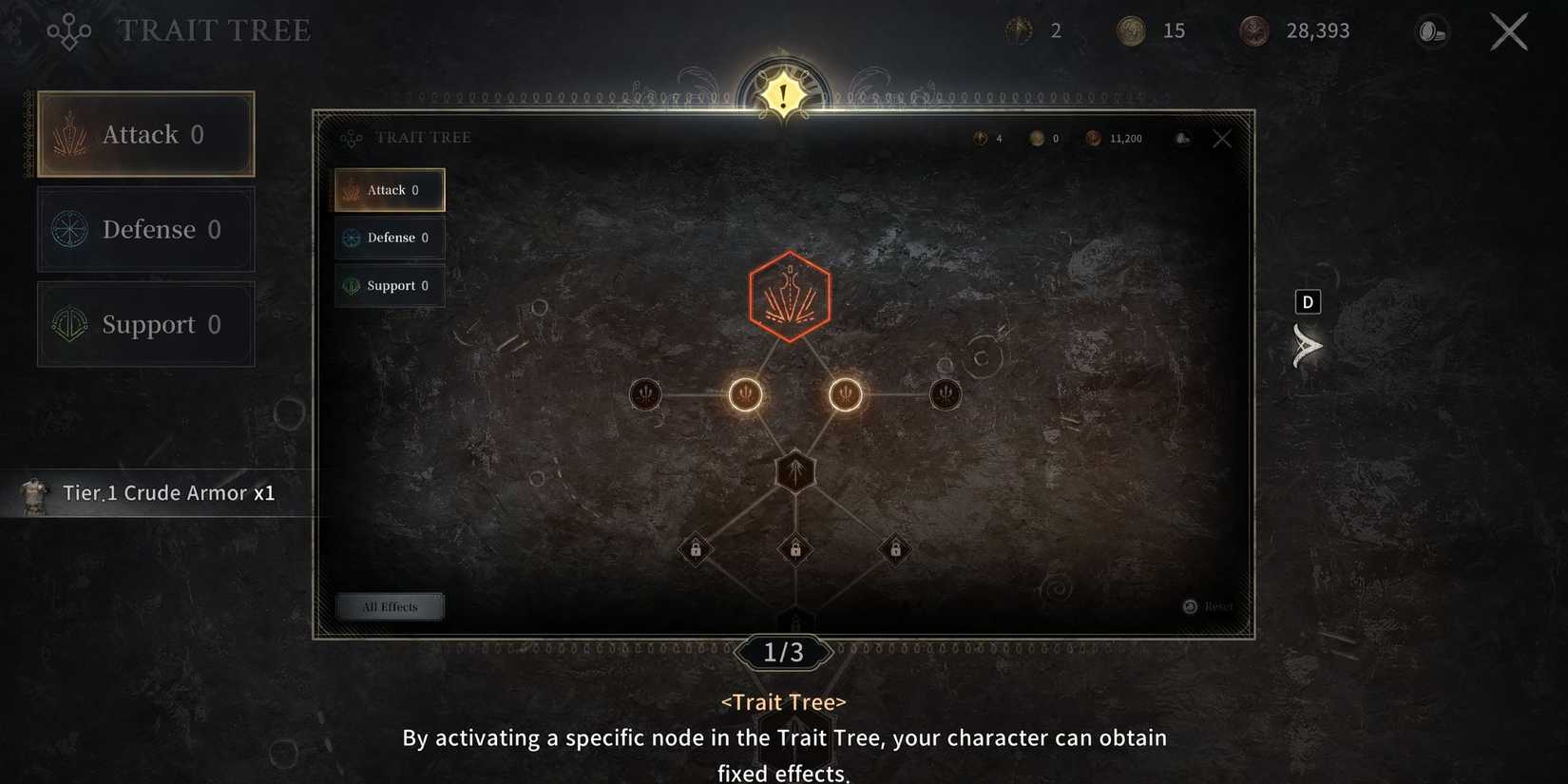The width and height of the screenshot is (1568, 784).
Task: Select the middle locked trait node
Action: tap(794, 550)
